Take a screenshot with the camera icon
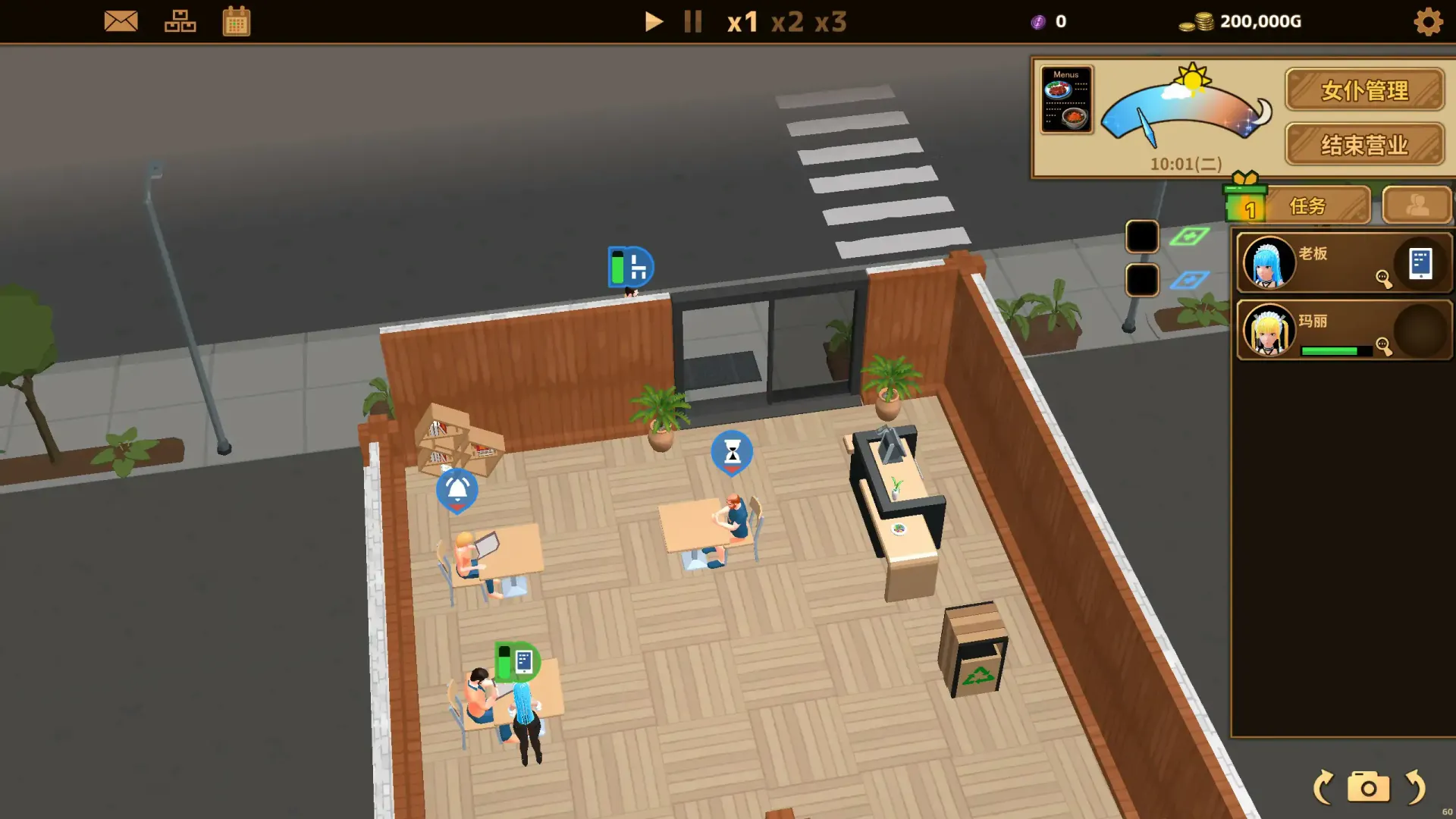The height and width of the screenshot is (819, 1456). [1368, 787]
